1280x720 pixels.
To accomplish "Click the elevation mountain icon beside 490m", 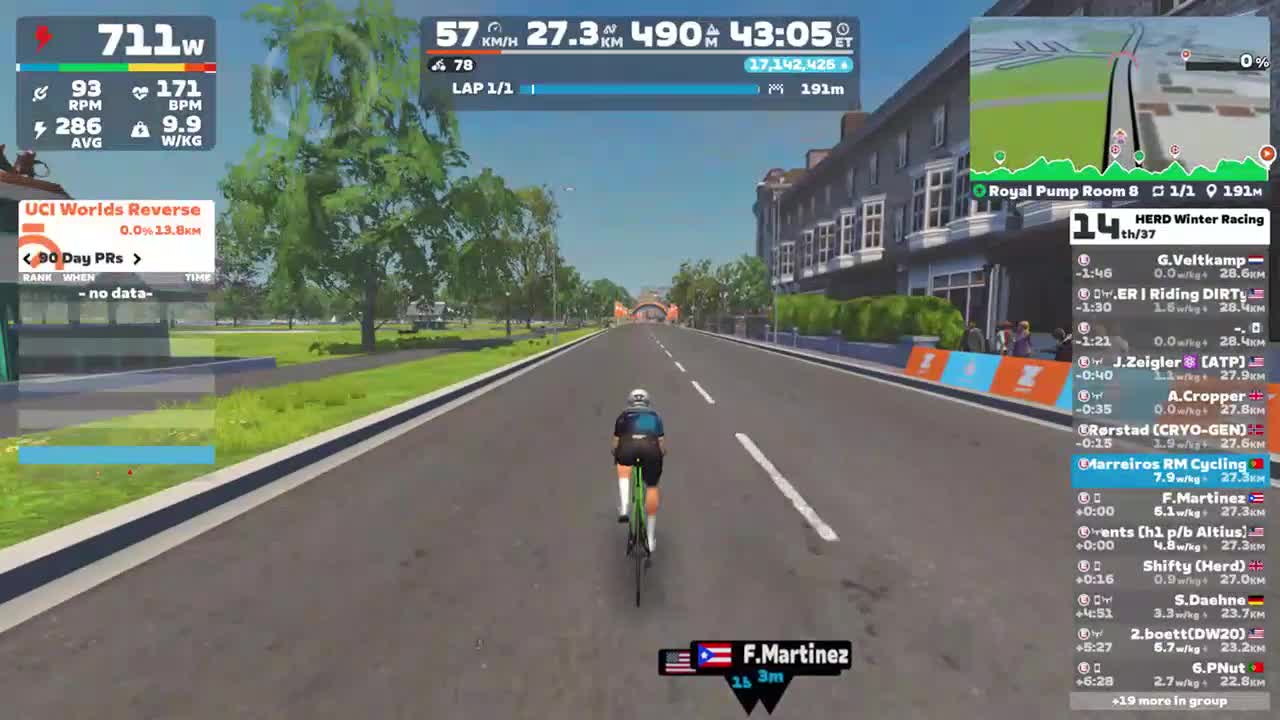I will pos(713,29).
